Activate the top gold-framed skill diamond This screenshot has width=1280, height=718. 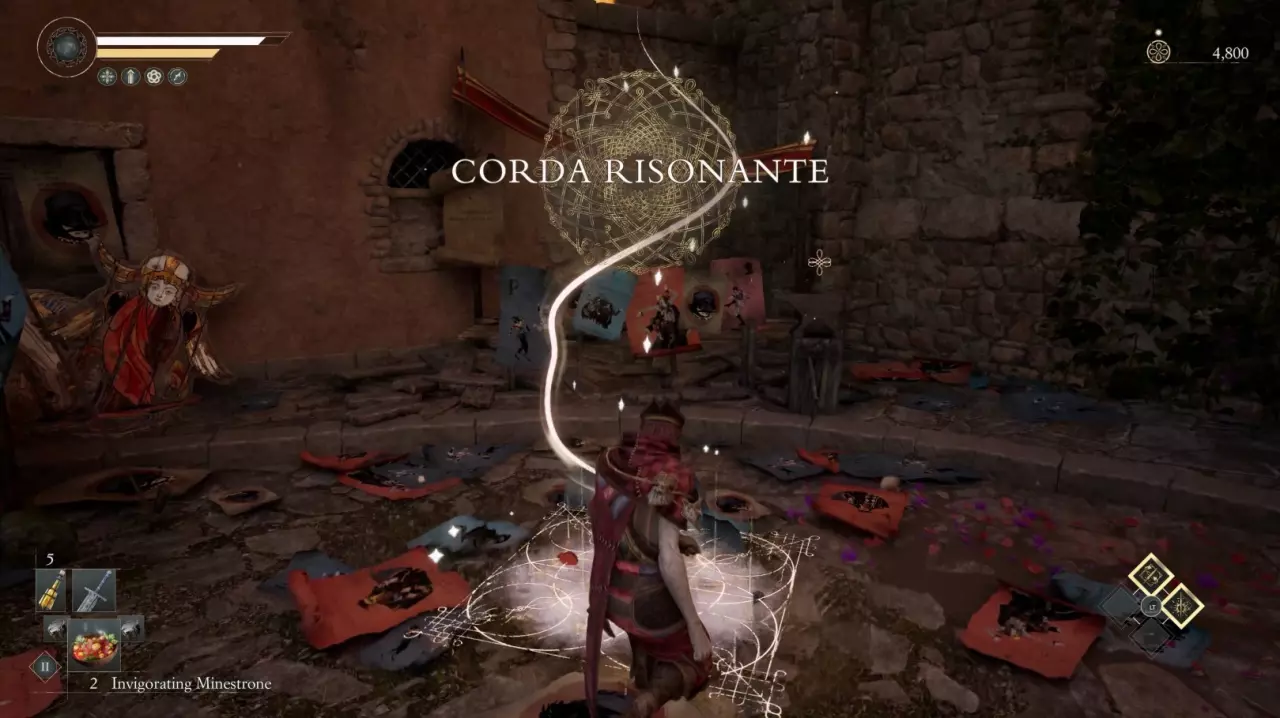point(1151,575)
